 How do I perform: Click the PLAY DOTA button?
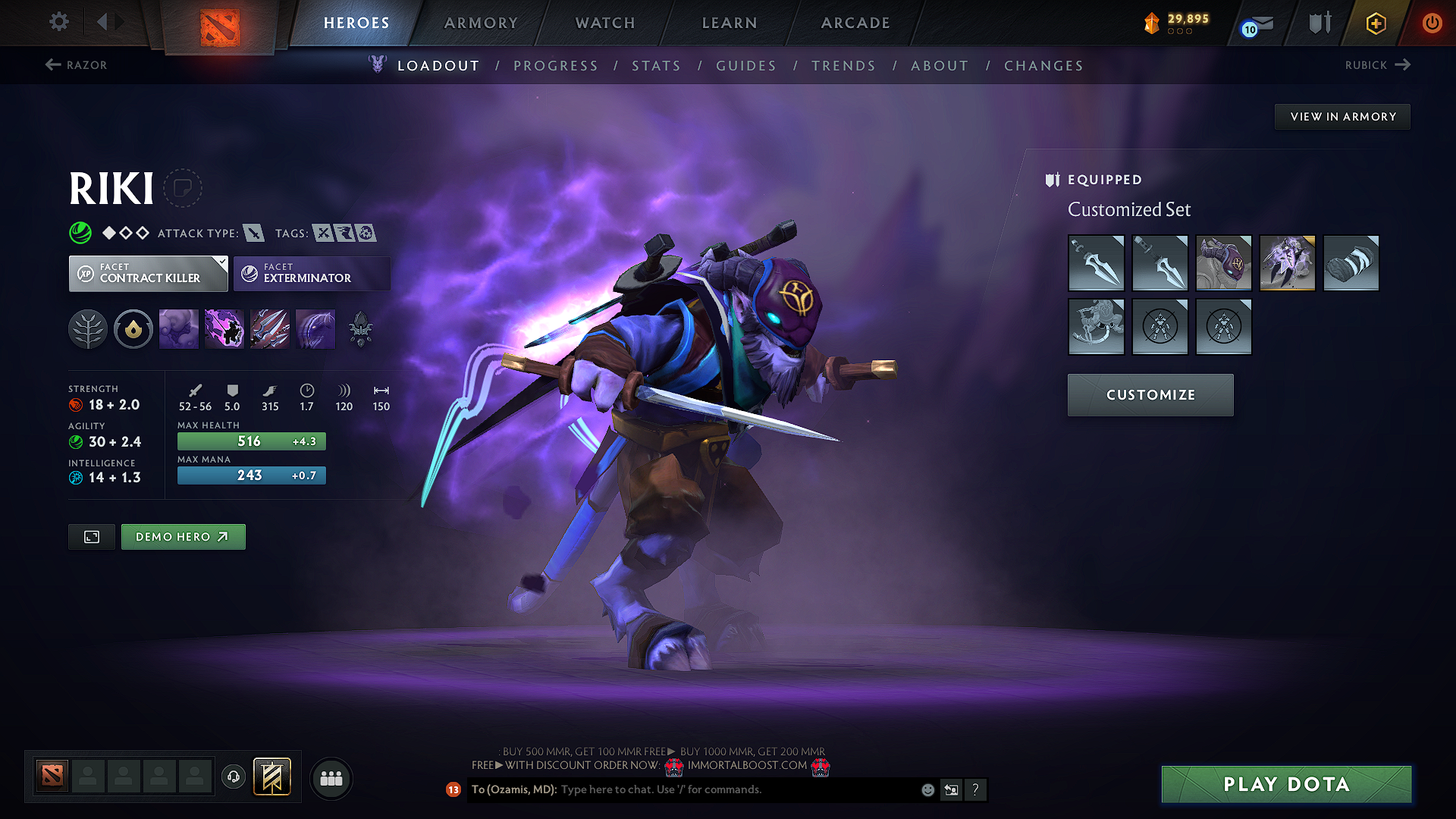[1285, 784]
